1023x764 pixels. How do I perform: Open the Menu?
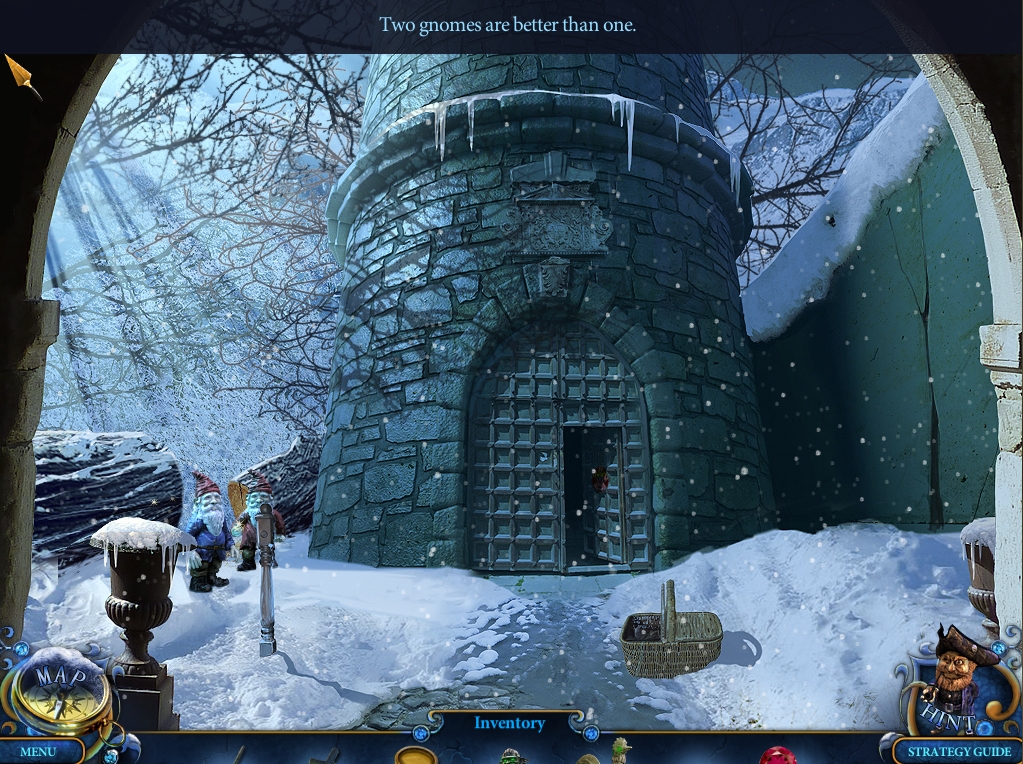pos(38,751)
